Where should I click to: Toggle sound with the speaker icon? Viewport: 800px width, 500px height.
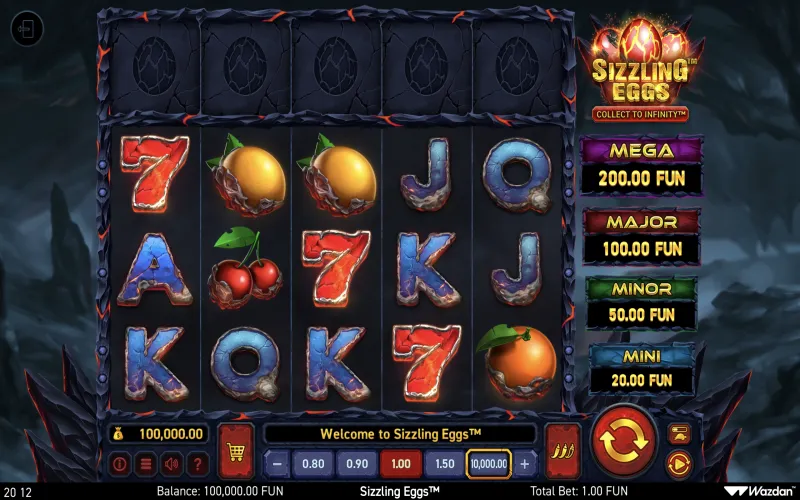tap(171, 464)
